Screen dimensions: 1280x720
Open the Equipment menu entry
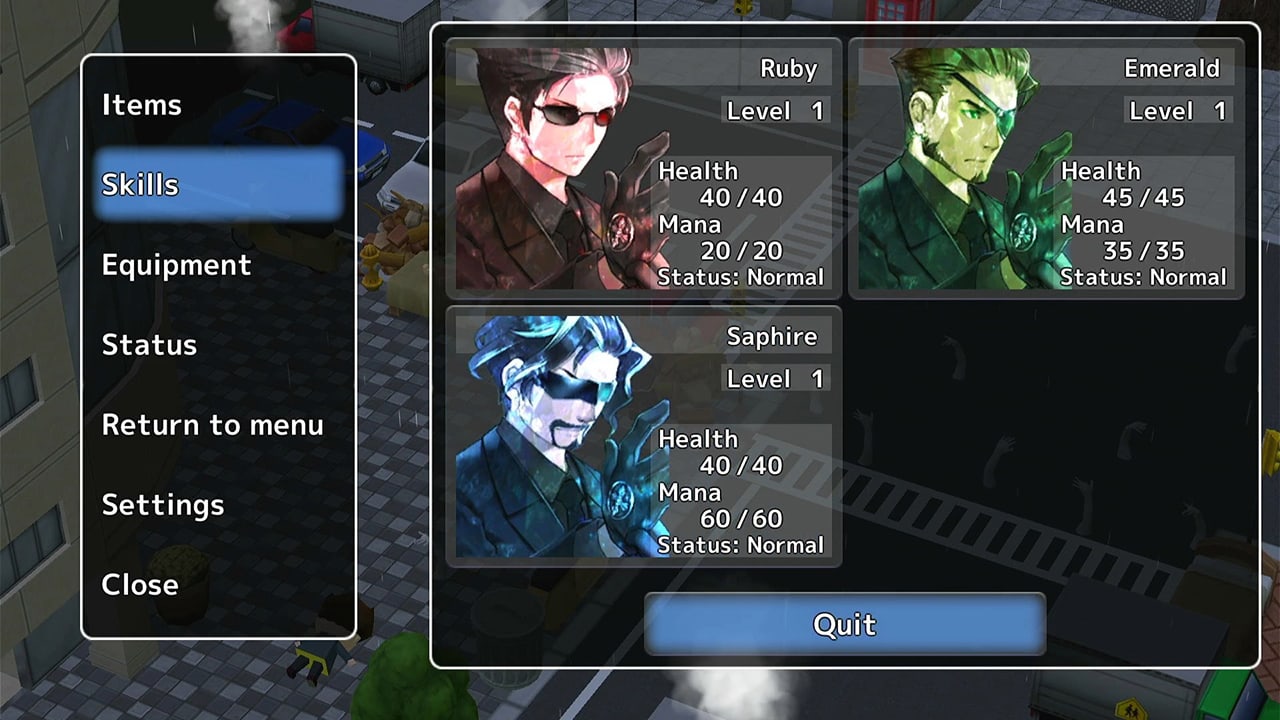[176, 265]
